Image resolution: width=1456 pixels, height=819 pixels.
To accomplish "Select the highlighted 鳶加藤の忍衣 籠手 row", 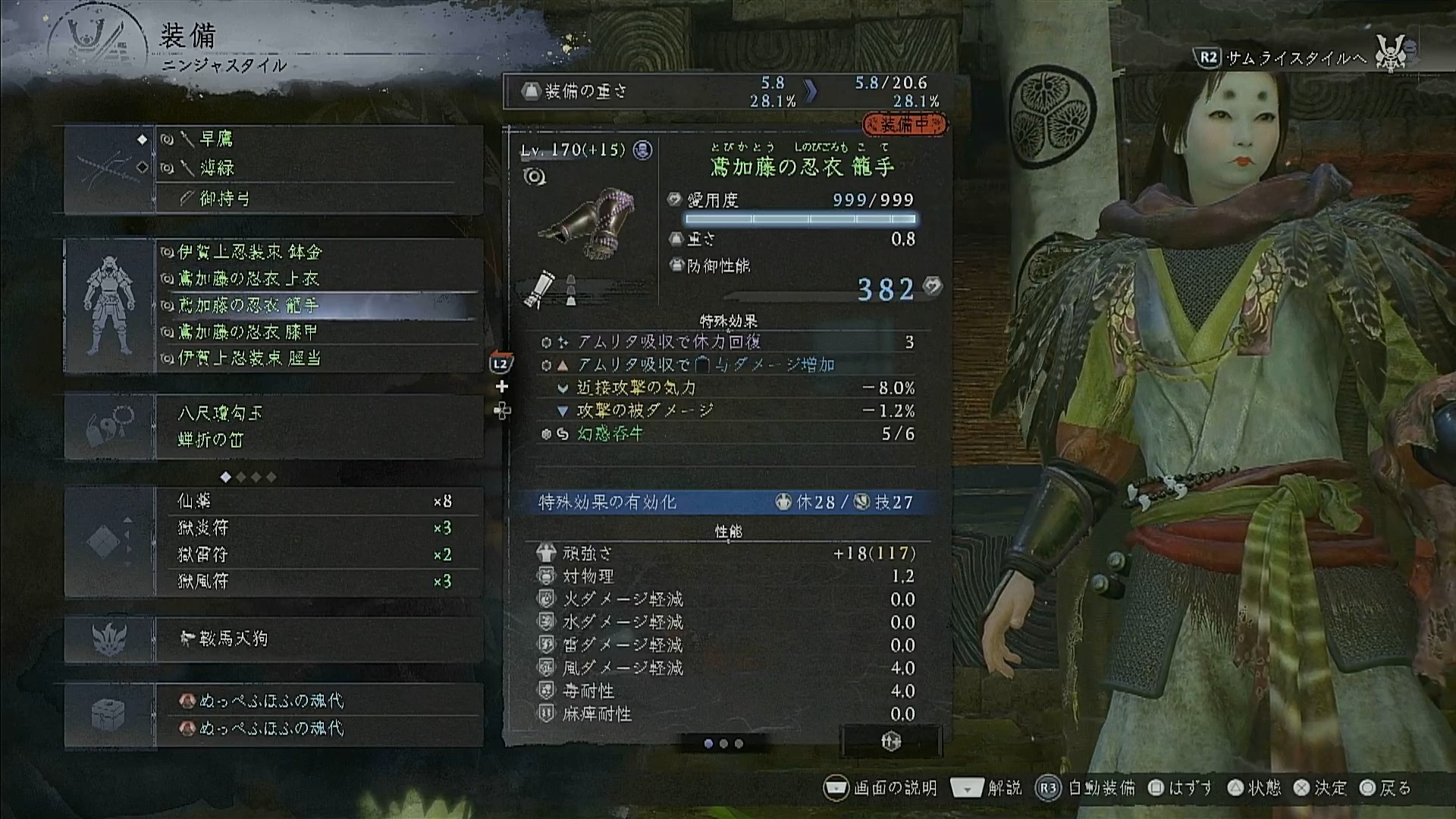I will (318, 306).
